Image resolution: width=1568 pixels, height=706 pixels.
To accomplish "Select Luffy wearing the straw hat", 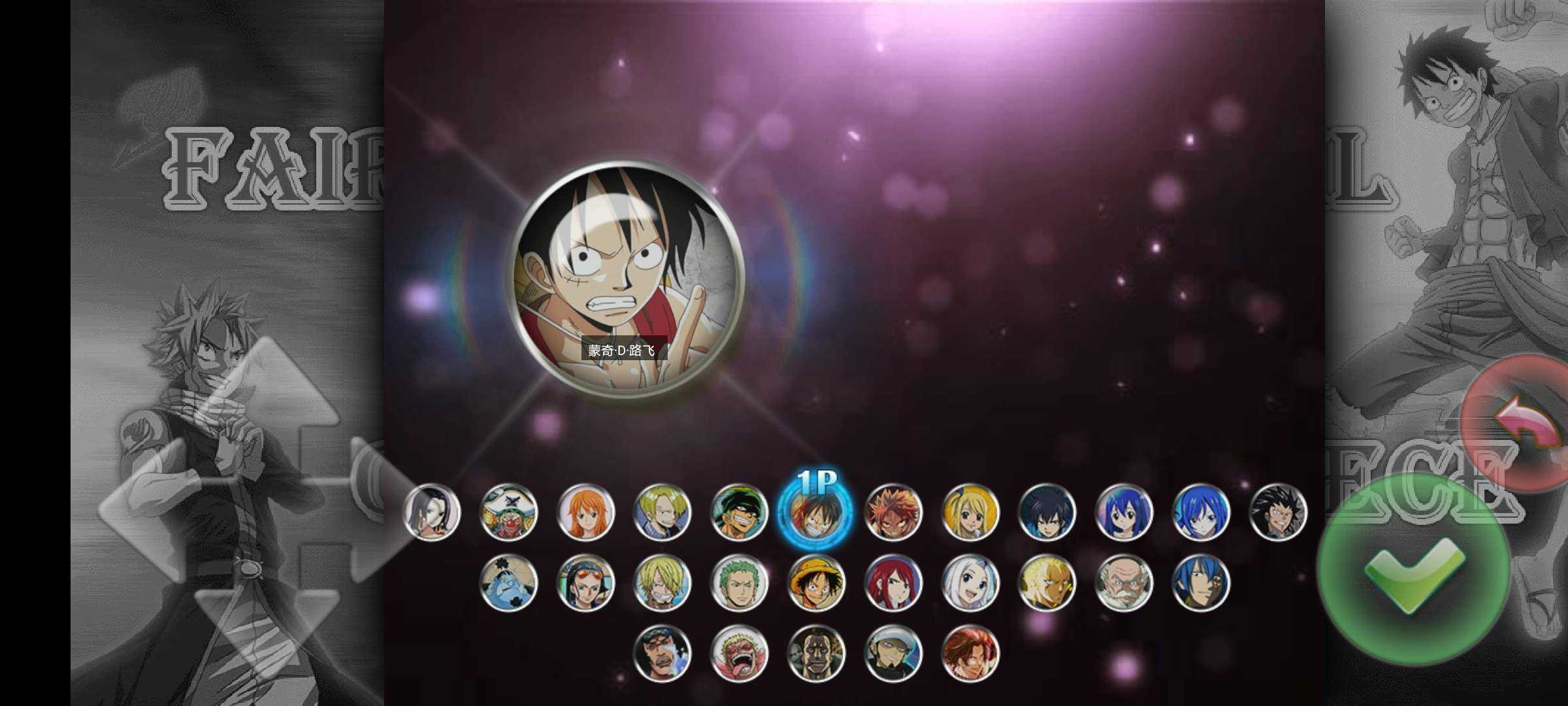I will [x=815, y=582].
